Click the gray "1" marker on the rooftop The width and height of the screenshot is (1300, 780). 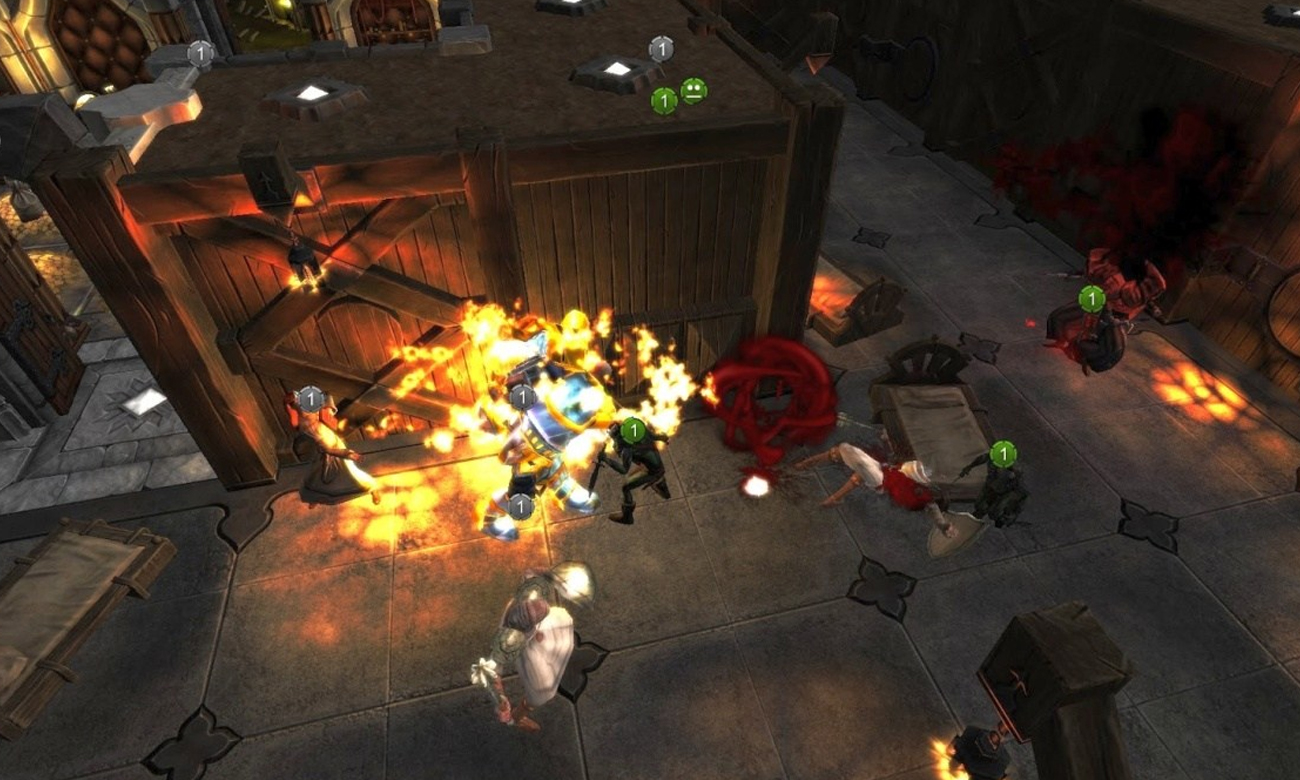click(660, 46)
